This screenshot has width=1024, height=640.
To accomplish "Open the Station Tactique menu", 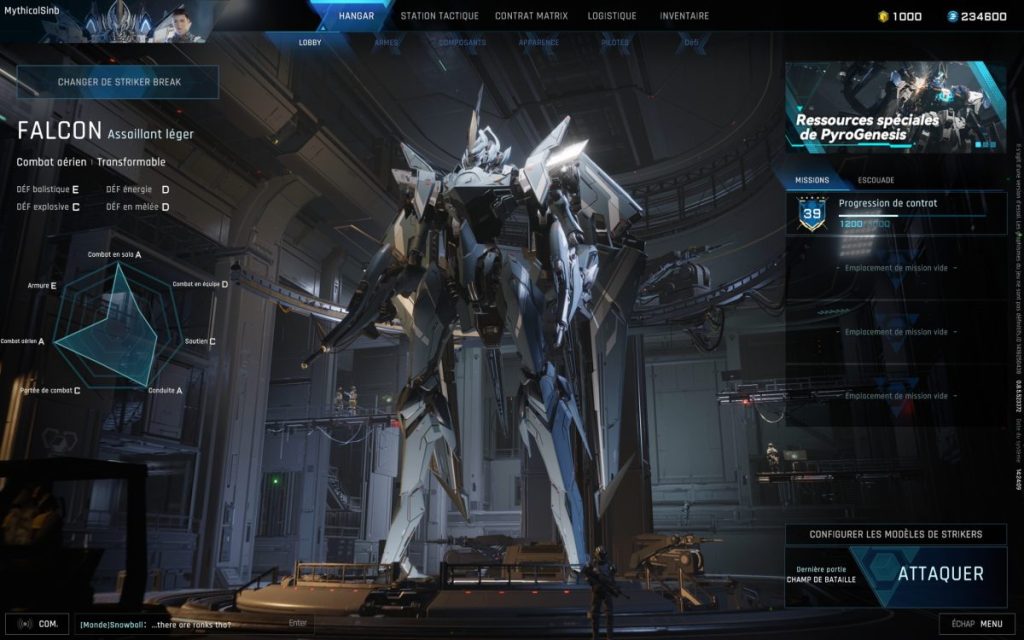I will pos(439,16).
